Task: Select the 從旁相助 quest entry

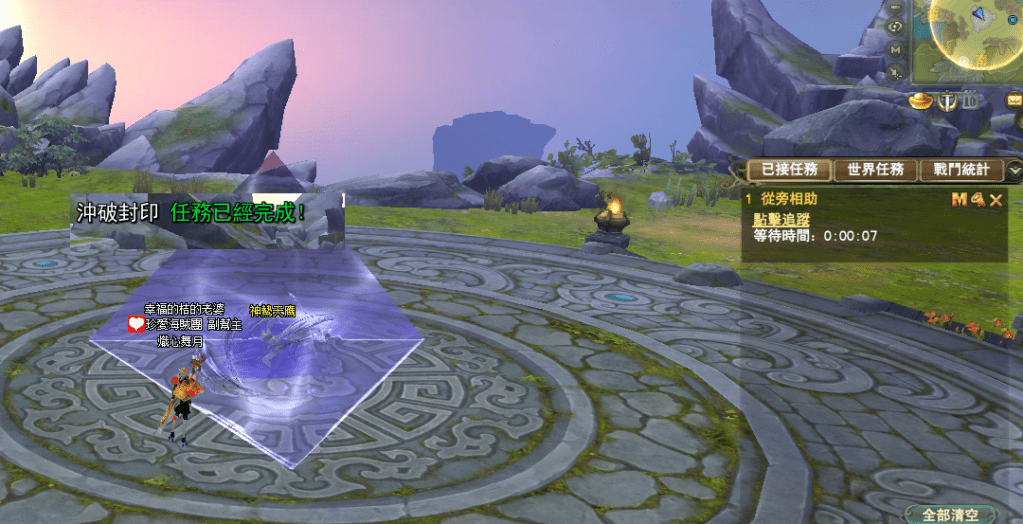Action: point(789,200)
